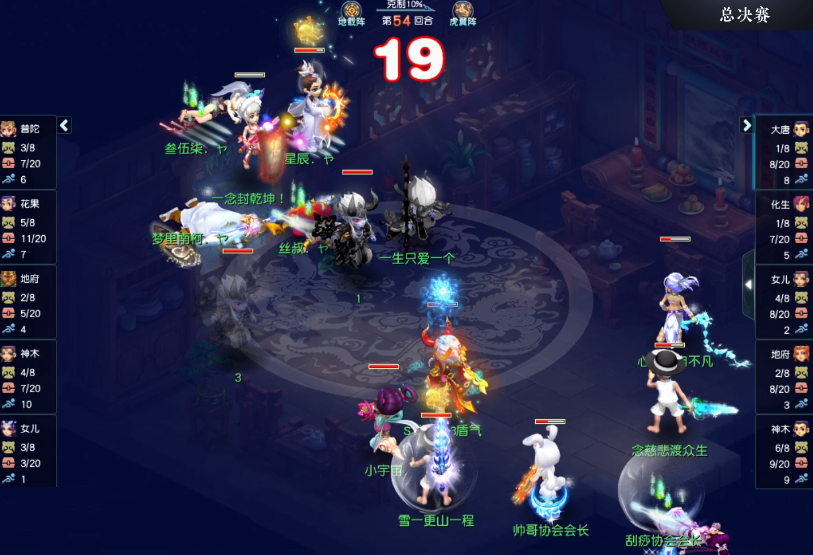
Task: Select the 花果 player status card
Action: click(x=28, y=227)
